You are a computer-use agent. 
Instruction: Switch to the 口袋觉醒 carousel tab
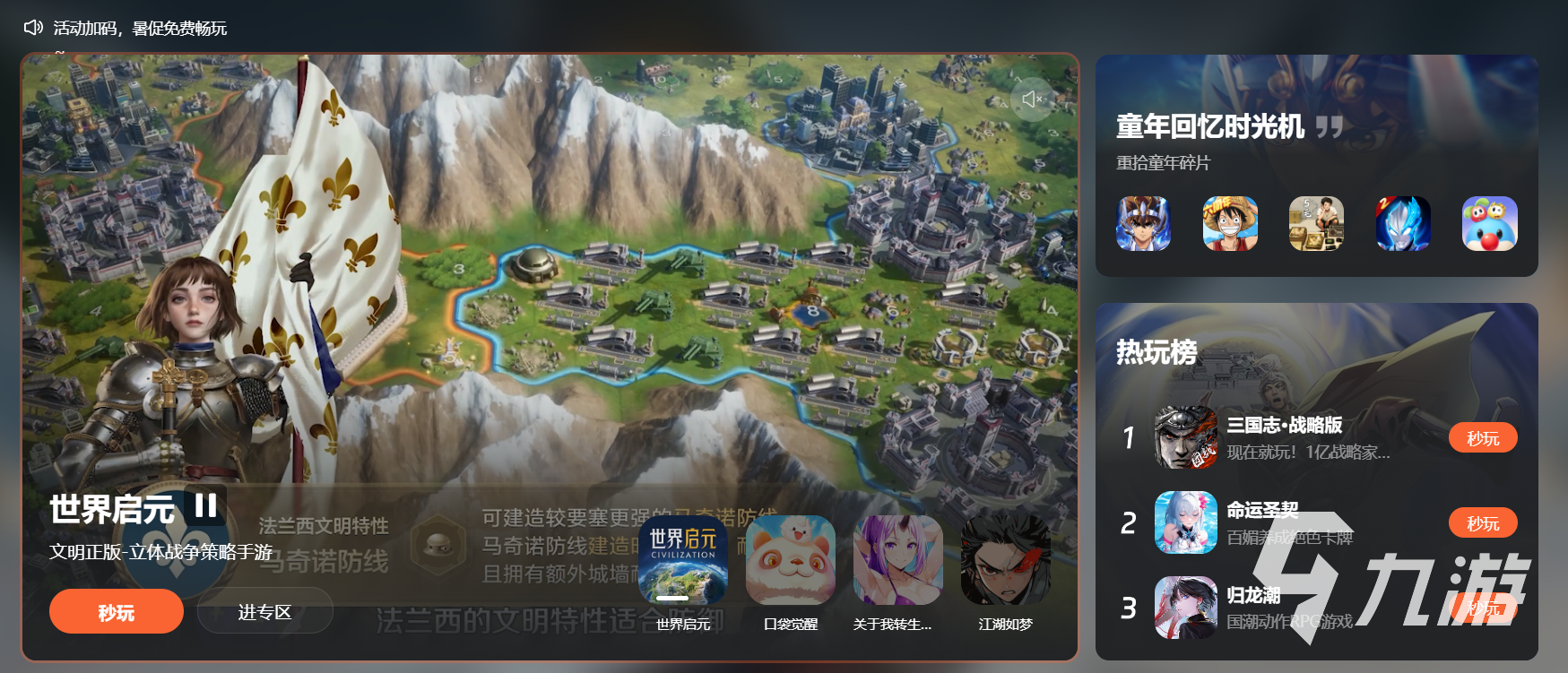(x=789, y=560)
